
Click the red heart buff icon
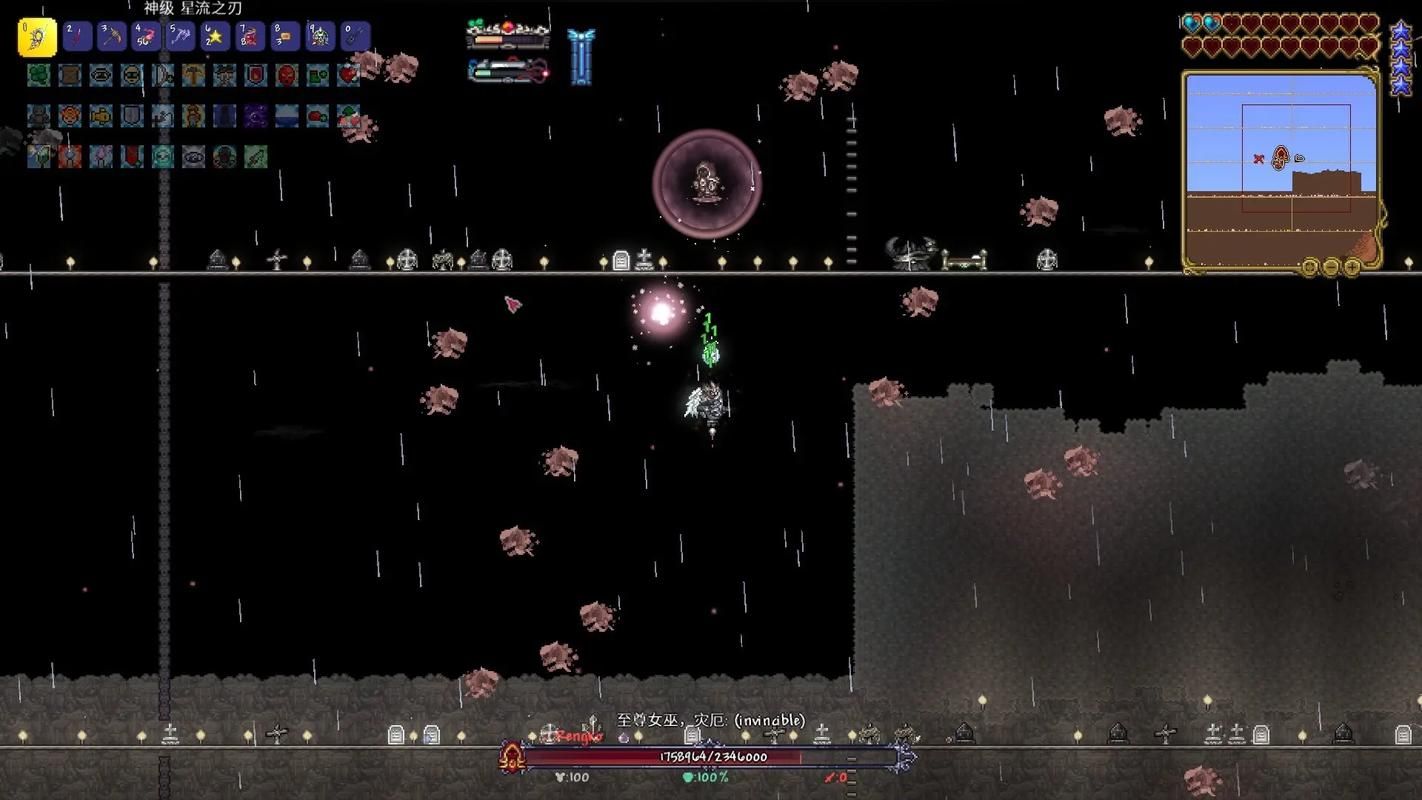tap(348, 75)
